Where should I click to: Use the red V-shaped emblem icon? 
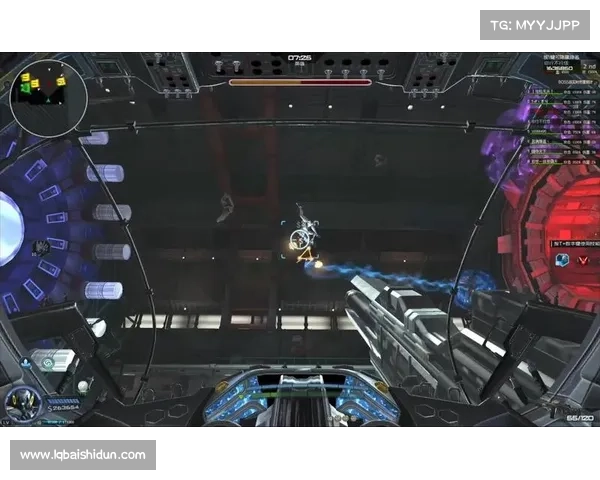[582, 260]
